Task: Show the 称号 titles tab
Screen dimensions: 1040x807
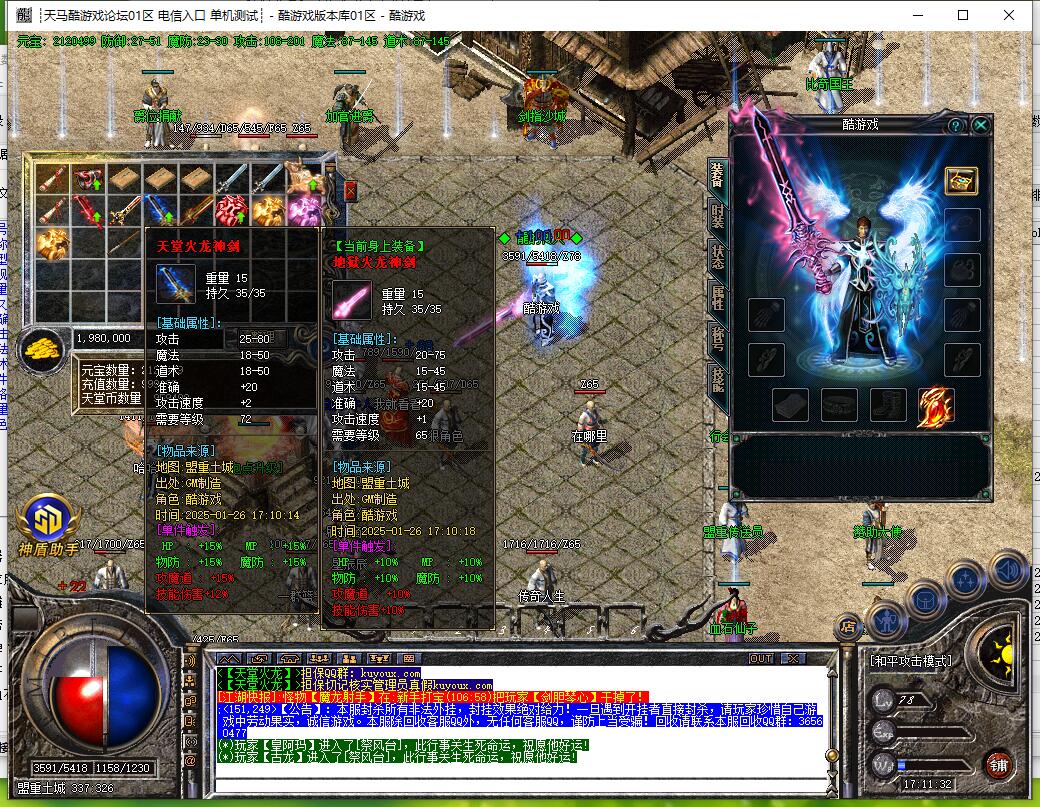Action: point(717,339)
